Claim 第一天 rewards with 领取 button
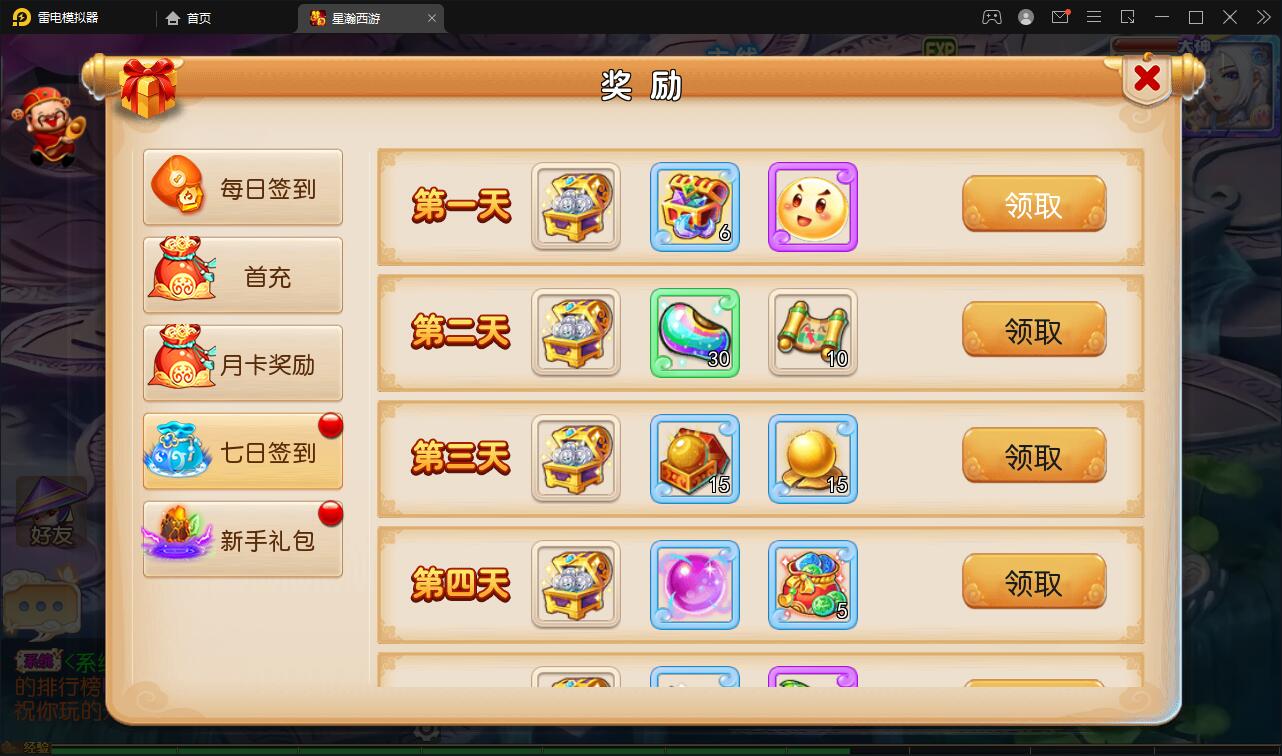Image resolution: width=1282 pixels, height=756 pixels. [x=1035, y=203]
